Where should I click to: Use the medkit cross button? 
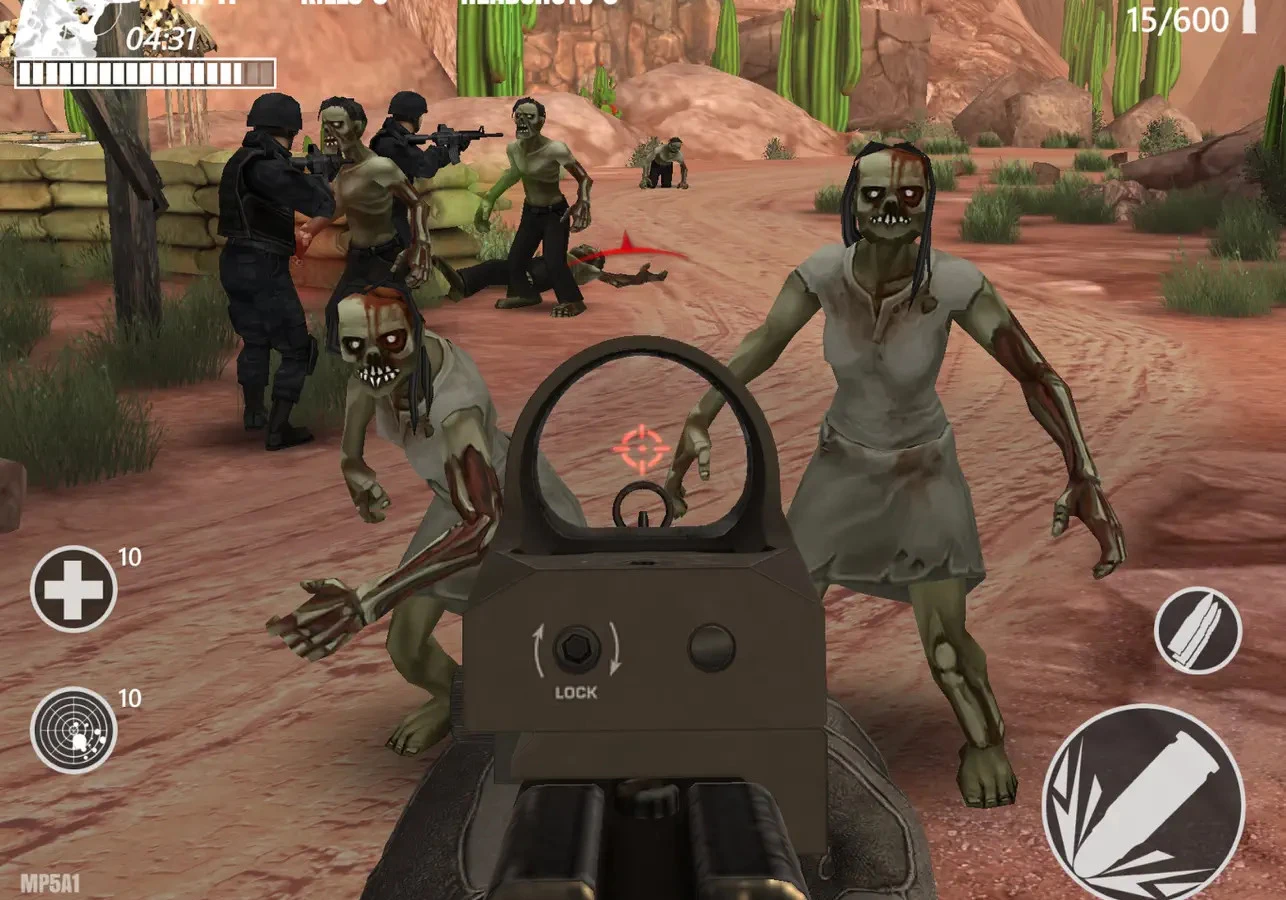point(73,589)
